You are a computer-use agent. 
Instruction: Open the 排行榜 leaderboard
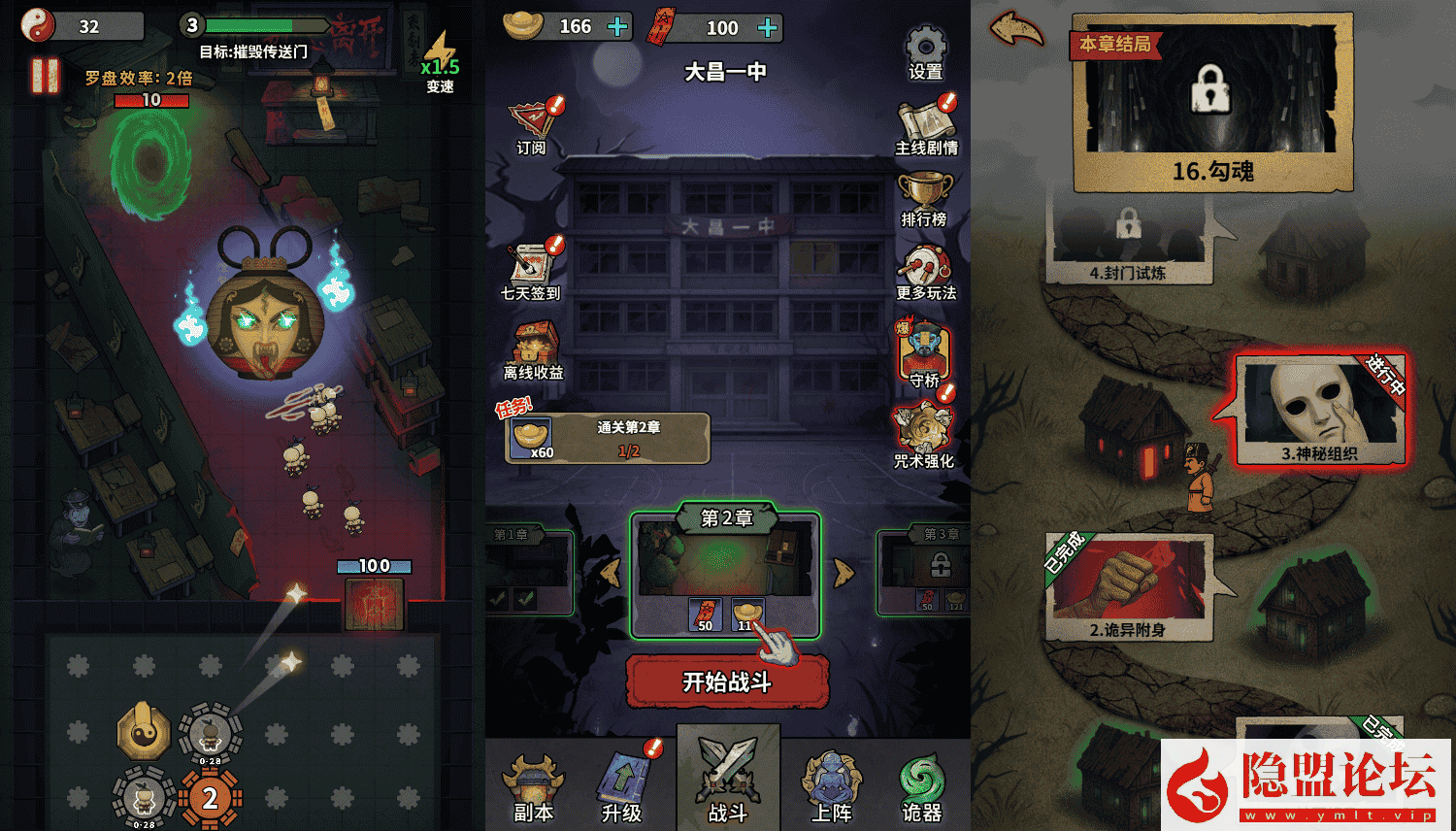point(923,191)
